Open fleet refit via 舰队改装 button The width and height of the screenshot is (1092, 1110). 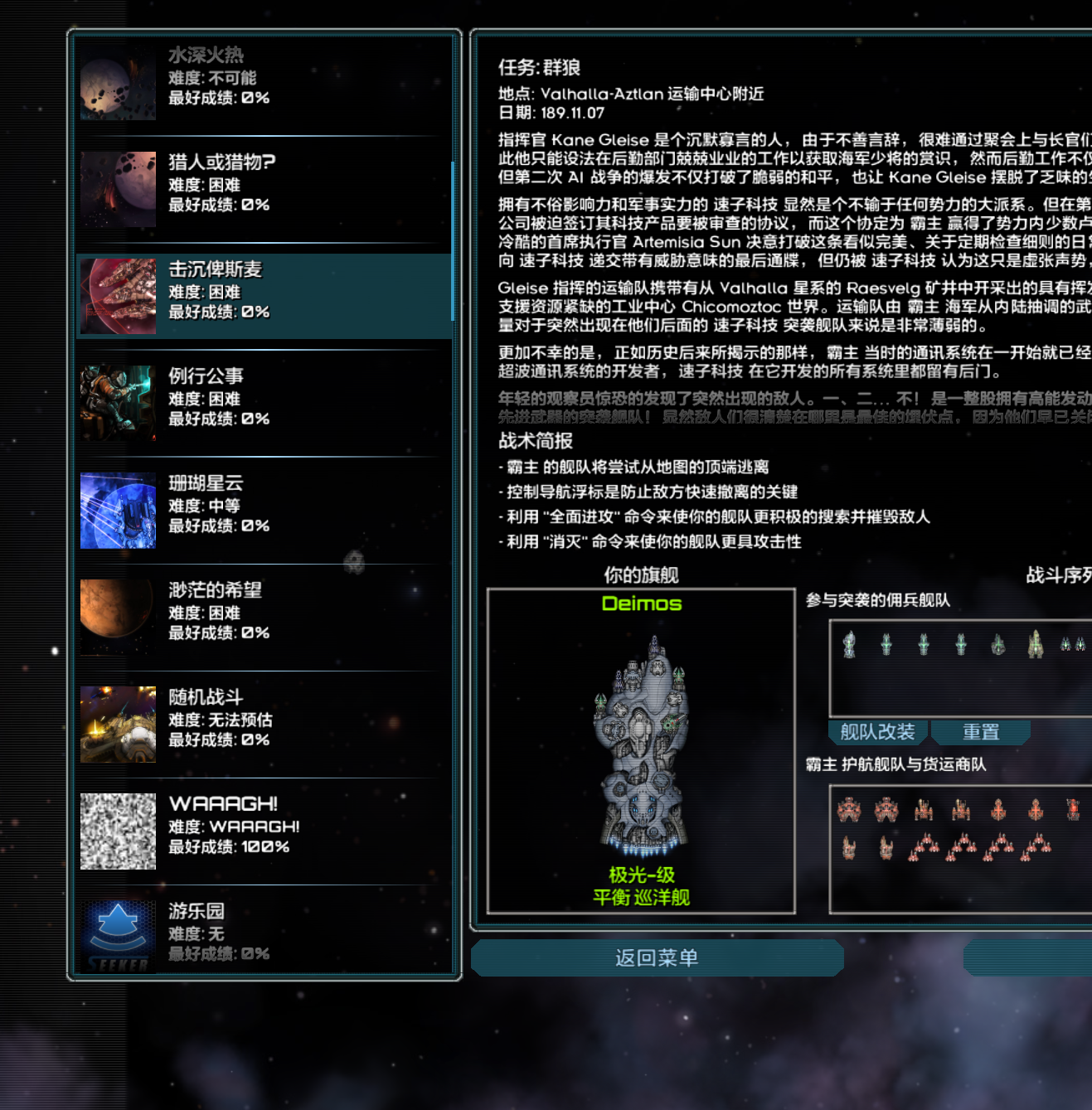(x=876, y=732)
